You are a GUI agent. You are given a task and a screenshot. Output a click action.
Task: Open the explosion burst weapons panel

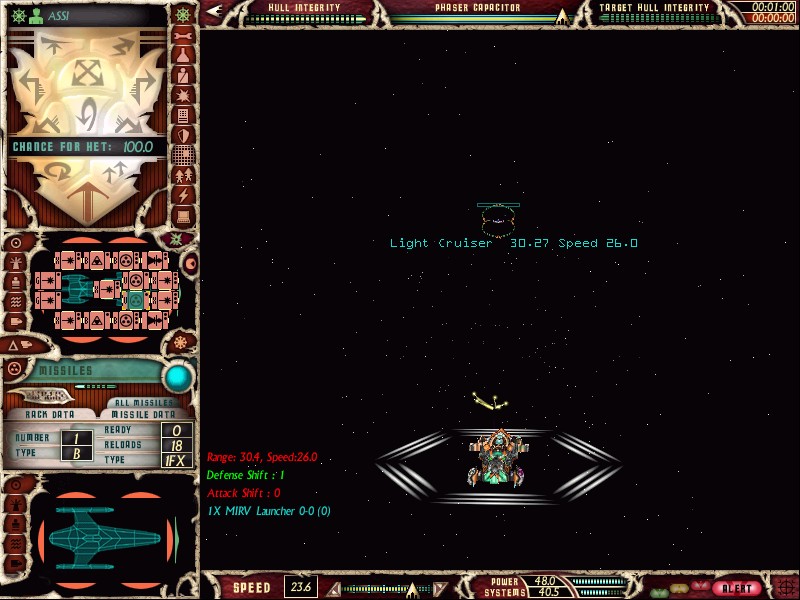183,95
